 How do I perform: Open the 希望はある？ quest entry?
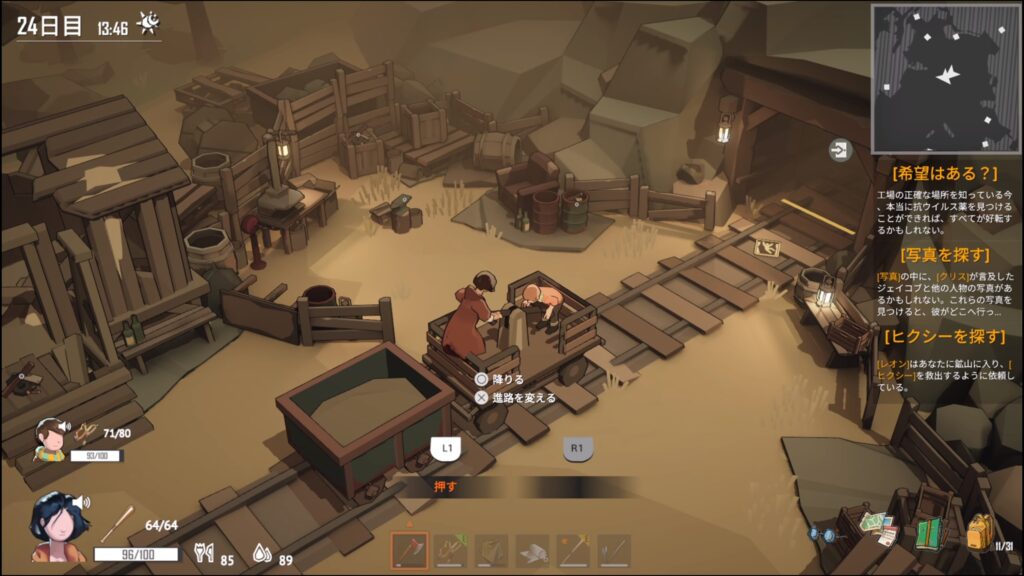tap(946, 170)
